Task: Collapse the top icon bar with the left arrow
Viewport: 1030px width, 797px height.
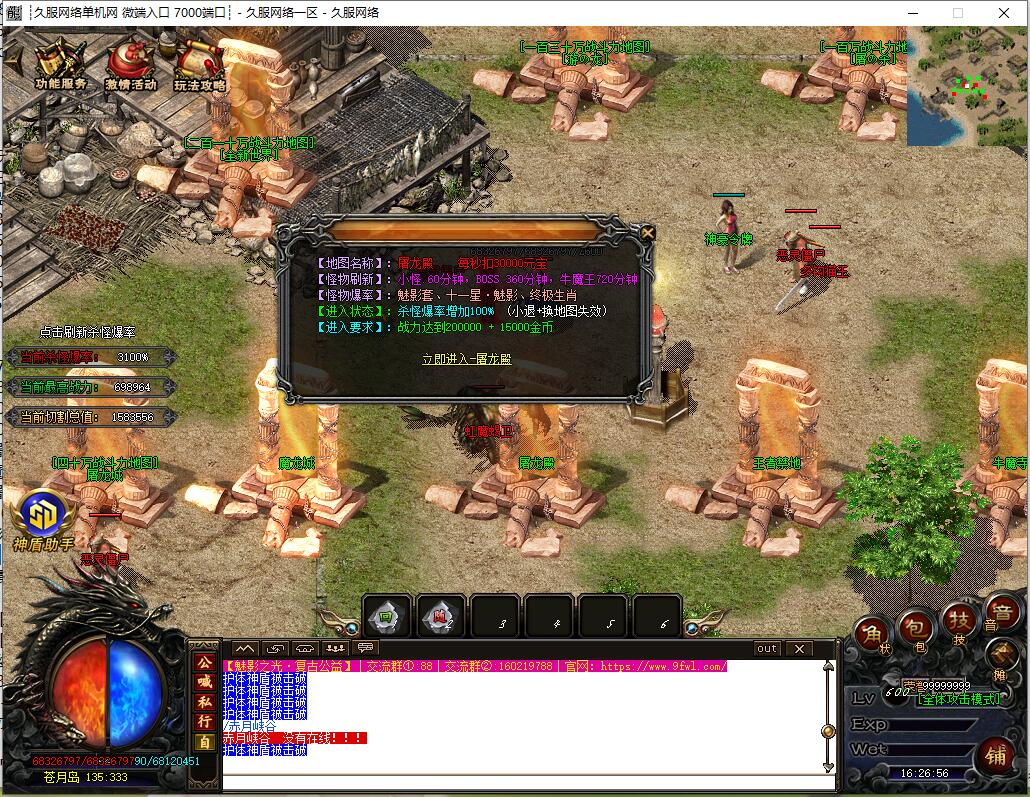Action: [x=12, y=58]
